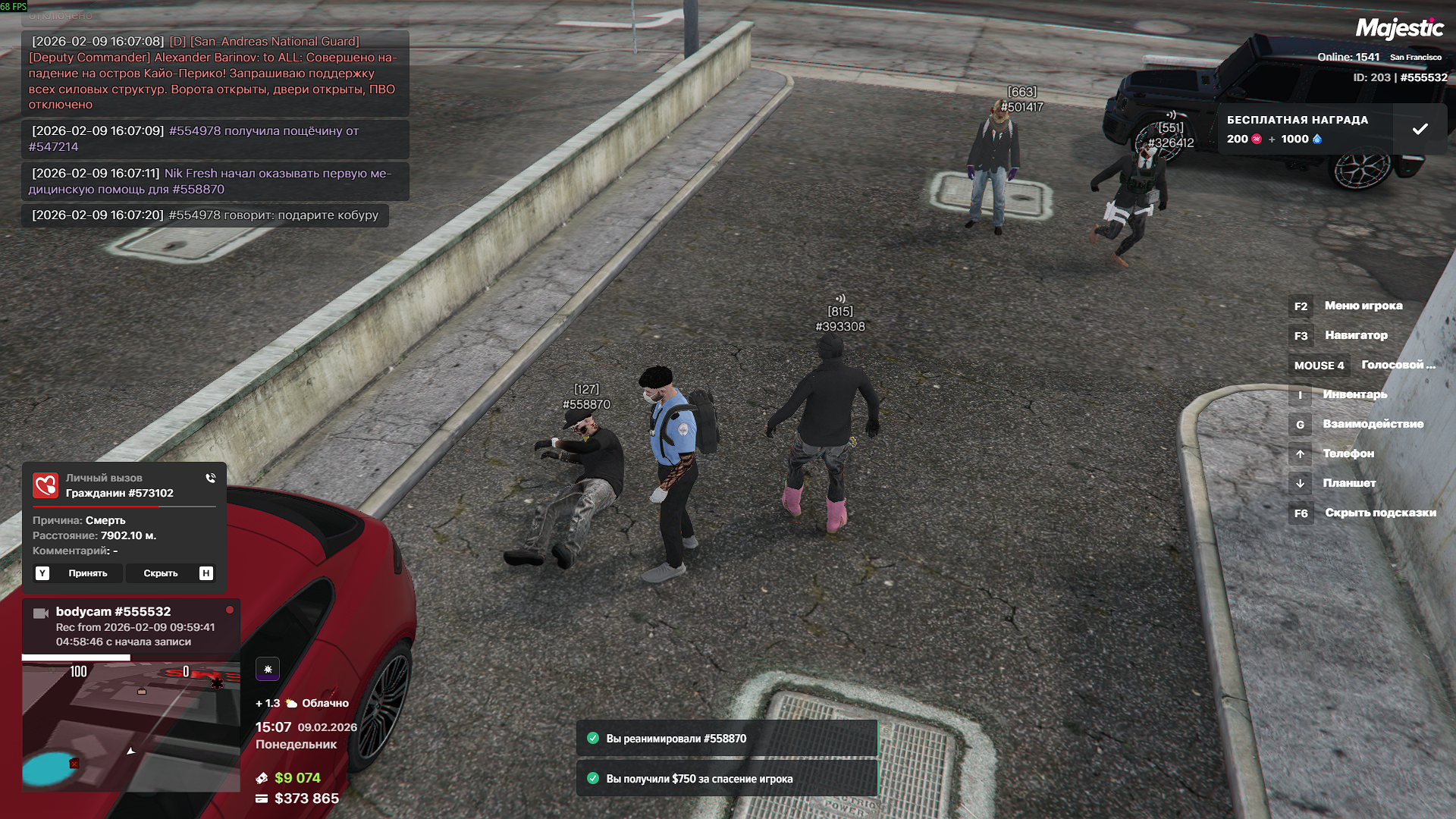Click the Меню игрока hint
This screenshot has width=1456, height=819.
[1363, 306]
